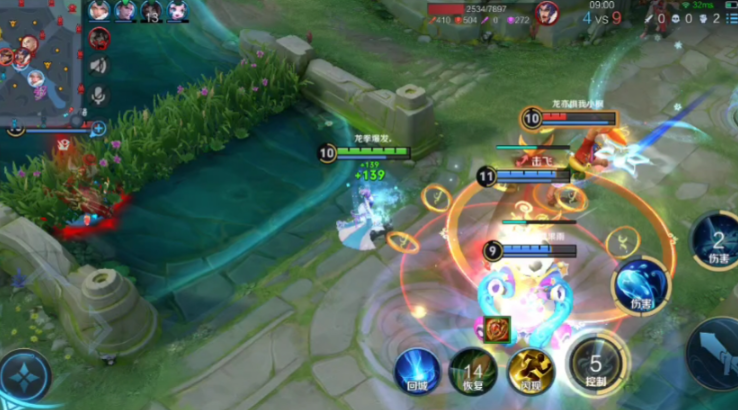Open the scoreboard list icon at top-right
Screen dimensions: 738x410
729,18
